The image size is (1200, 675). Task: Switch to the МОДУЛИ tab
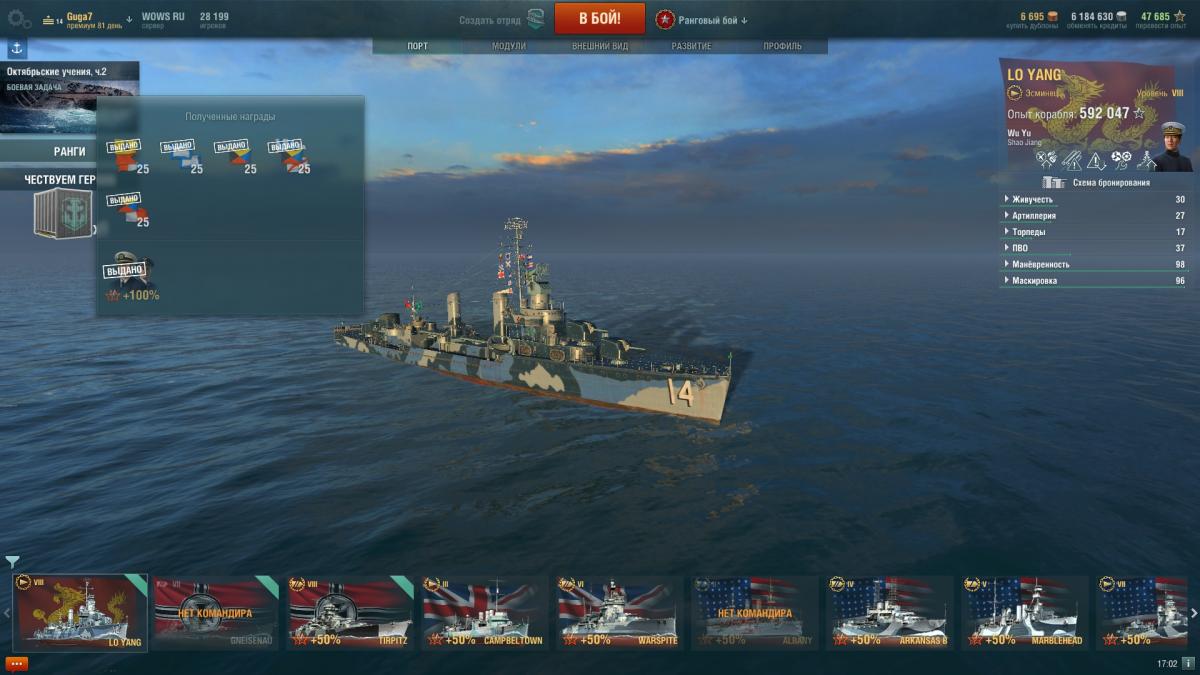click(509, 46)
